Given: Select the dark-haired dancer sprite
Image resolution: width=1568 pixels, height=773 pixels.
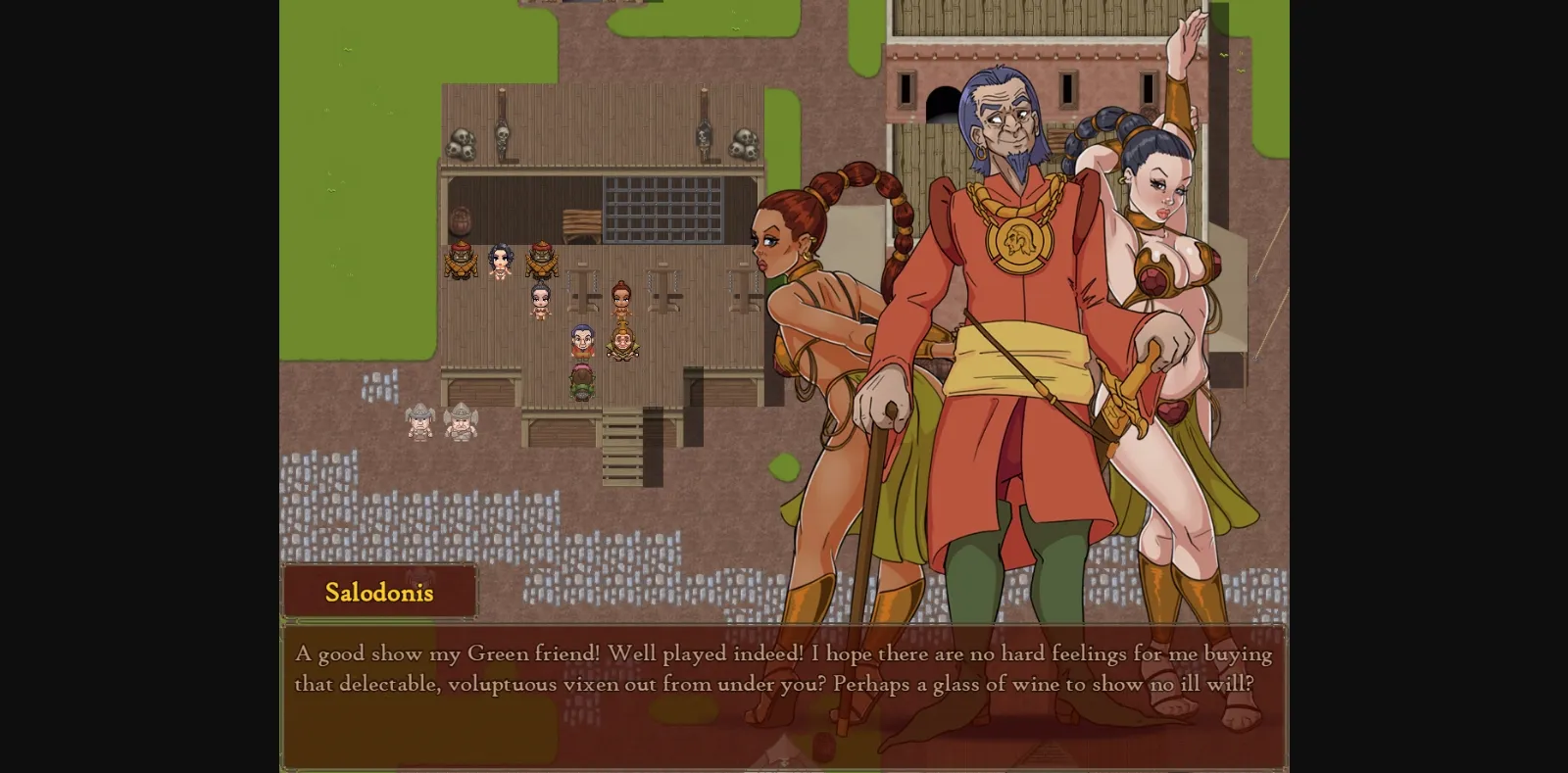Looking at the screenshot, I should coord(541,299).
